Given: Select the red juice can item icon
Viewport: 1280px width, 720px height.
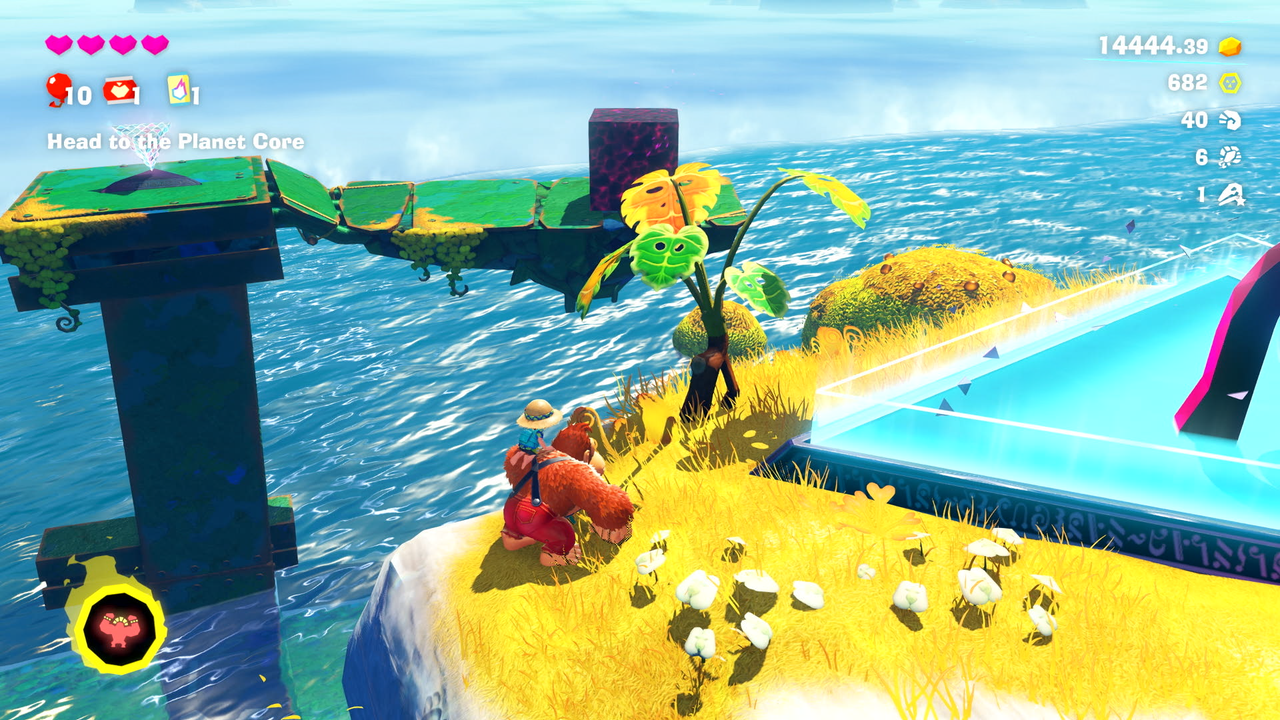Looking at the screenshot, I should [119, 90].
